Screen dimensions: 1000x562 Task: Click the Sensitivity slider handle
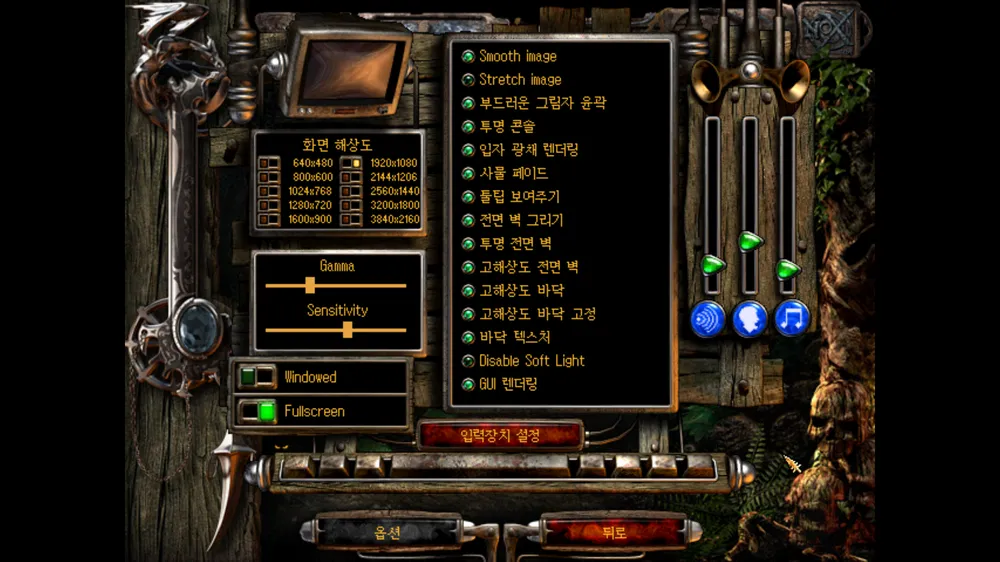pyautogui.click(x=347, y=329)
